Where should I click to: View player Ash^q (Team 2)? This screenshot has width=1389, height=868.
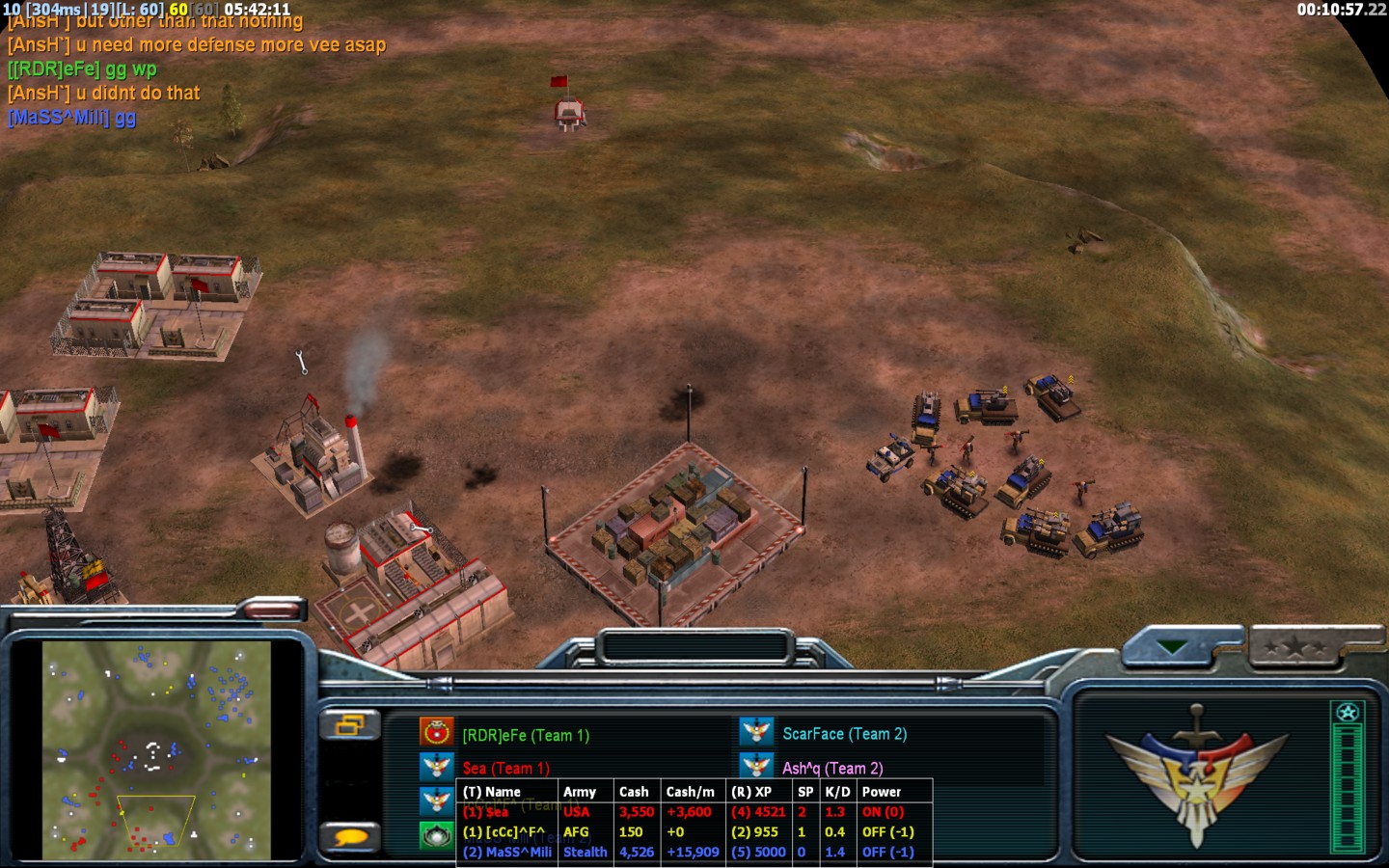click(x=831, y=768)
